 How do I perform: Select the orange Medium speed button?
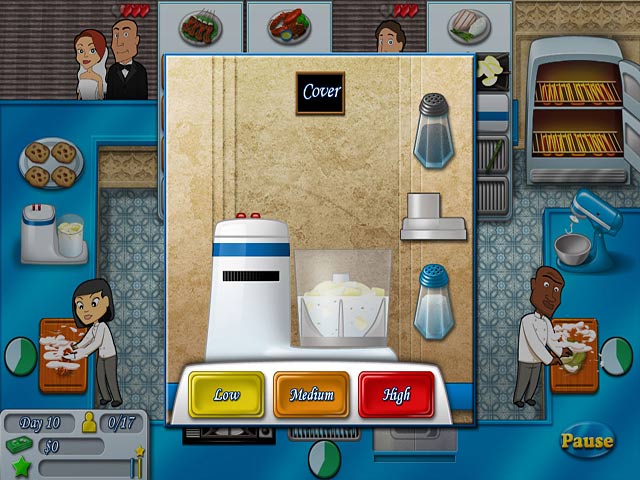[311, 394]
